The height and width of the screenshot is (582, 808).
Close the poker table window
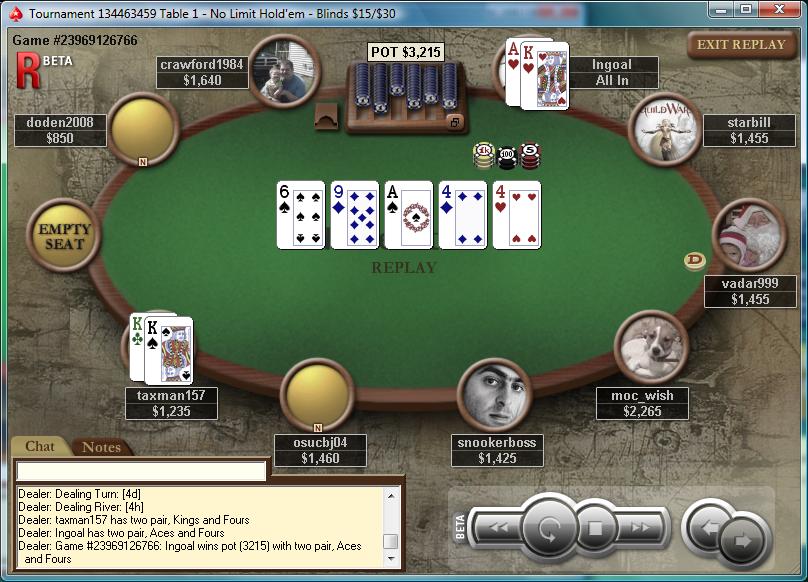pos(779,9)
